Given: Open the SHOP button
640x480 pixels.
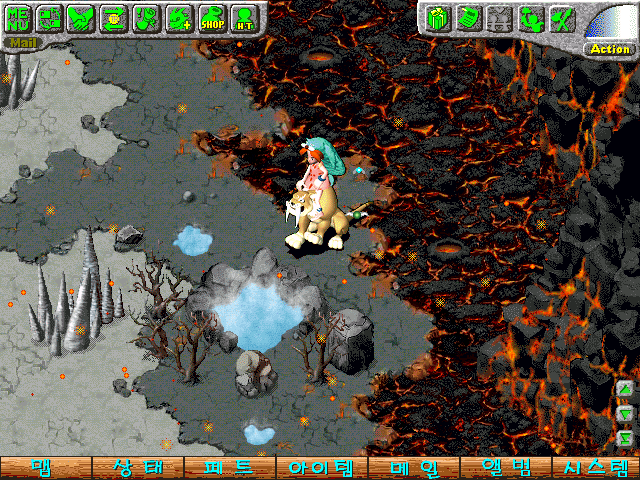Looking at the screenshot, I should tap(211, 18).
